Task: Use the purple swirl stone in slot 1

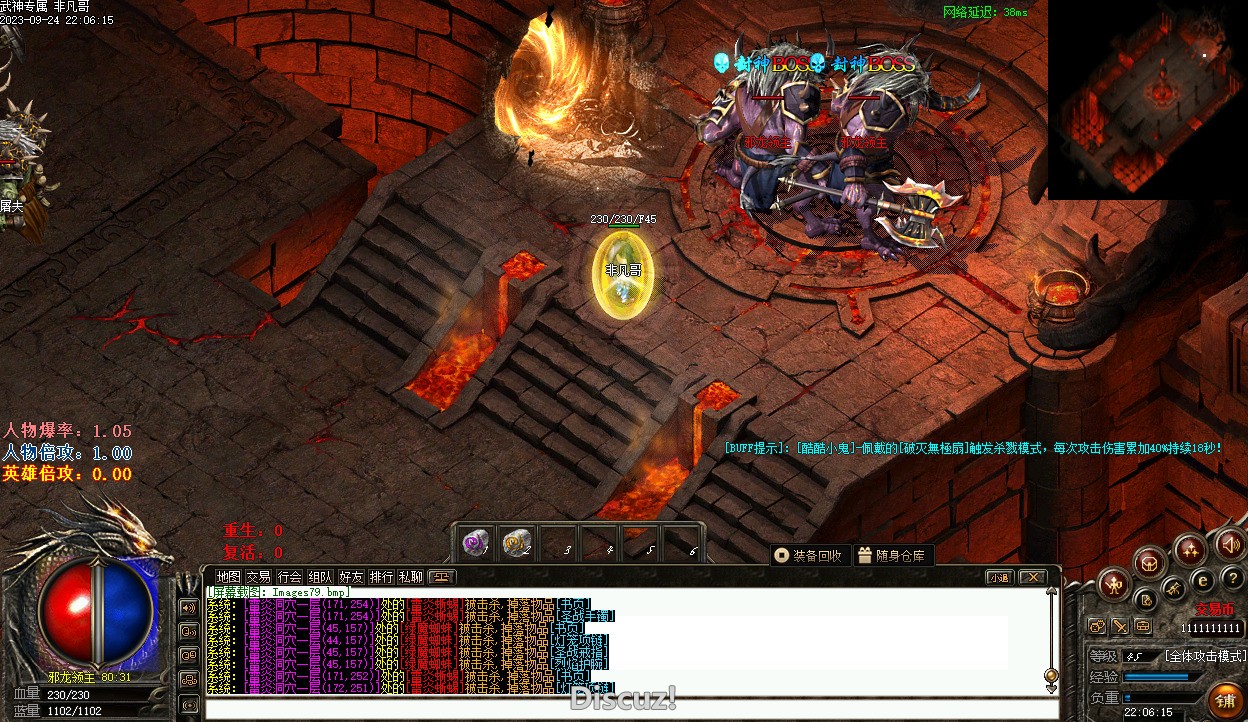Action: tap(476, 544)
